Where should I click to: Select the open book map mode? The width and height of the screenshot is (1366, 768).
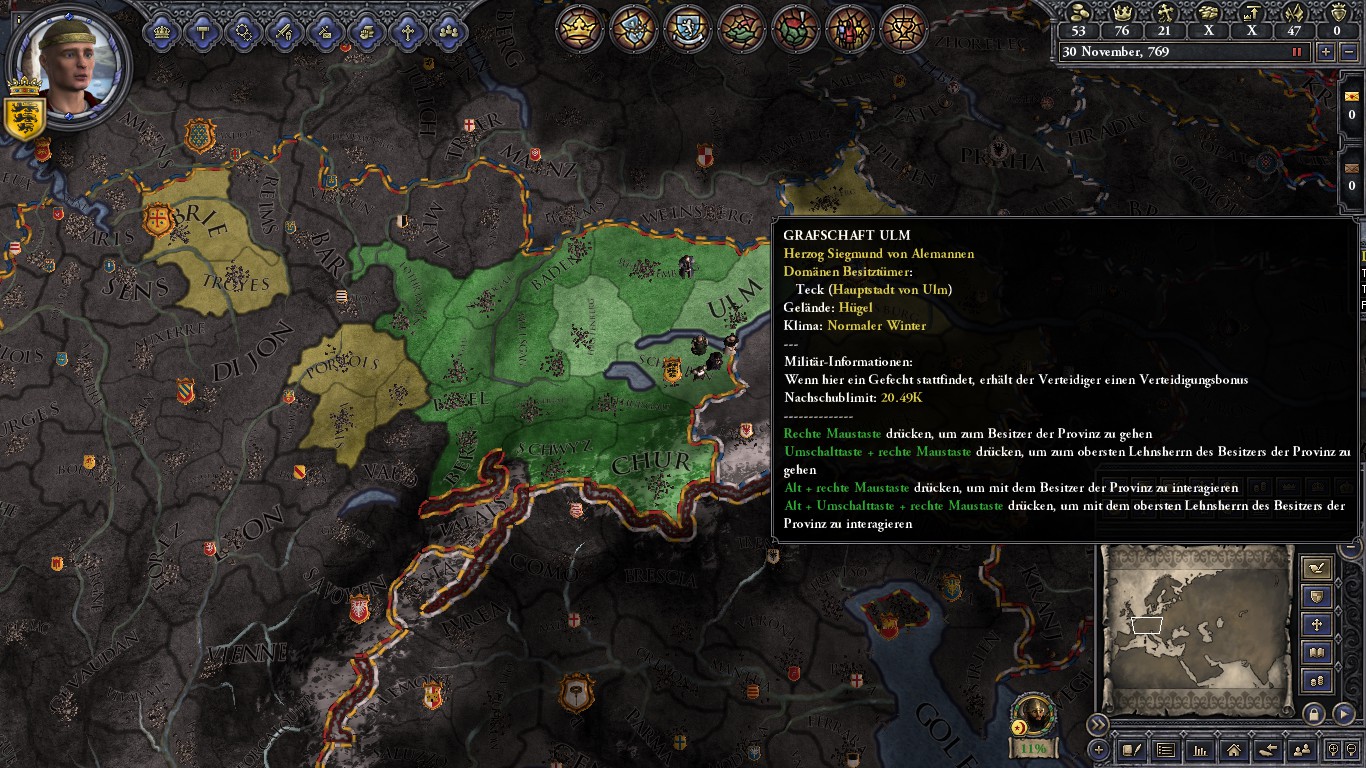(1317, 653)
